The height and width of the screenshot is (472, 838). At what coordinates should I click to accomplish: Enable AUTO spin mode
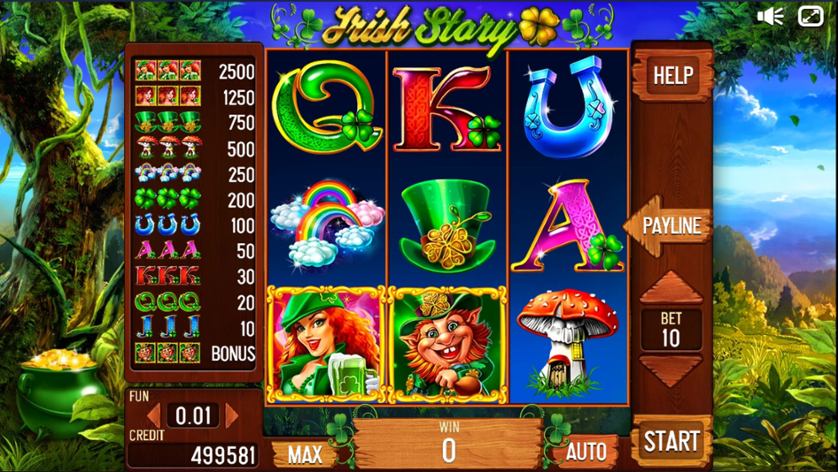tap(586, 451)
